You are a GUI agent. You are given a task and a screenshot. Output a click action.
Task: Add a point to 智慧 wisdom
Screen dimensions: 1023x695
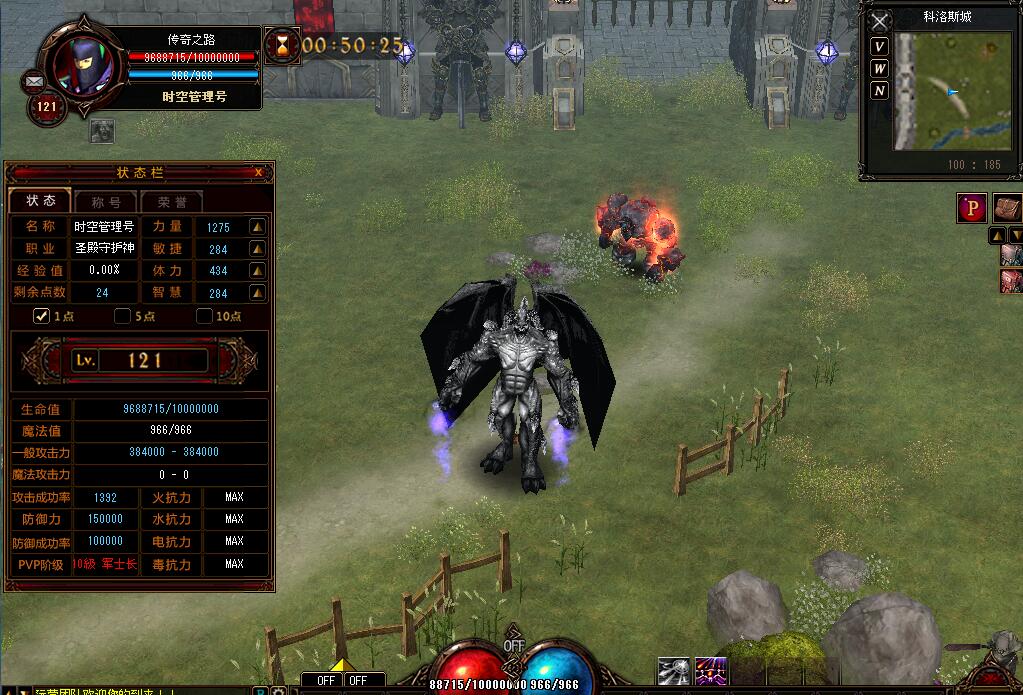(x=257, y=293)
